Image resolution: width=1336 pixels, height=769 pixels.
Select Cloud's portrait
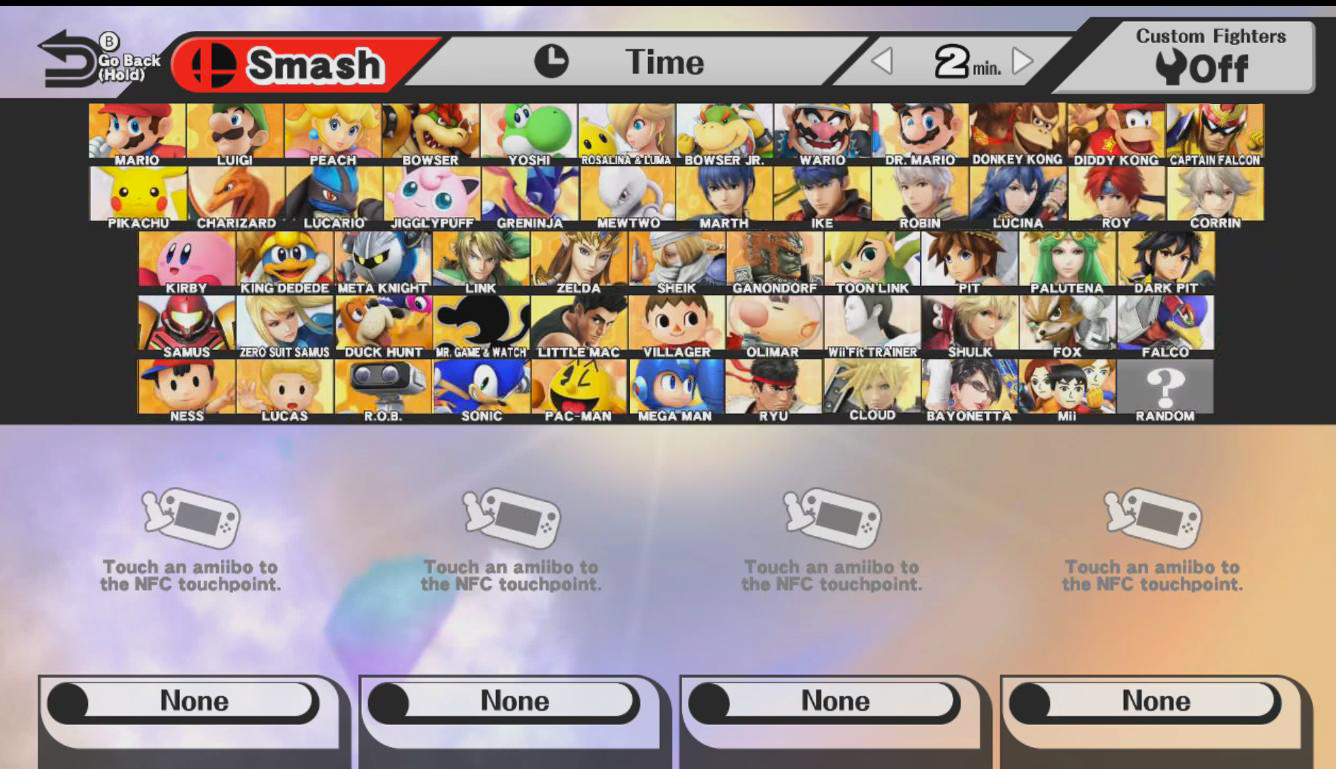click(872, 385)
